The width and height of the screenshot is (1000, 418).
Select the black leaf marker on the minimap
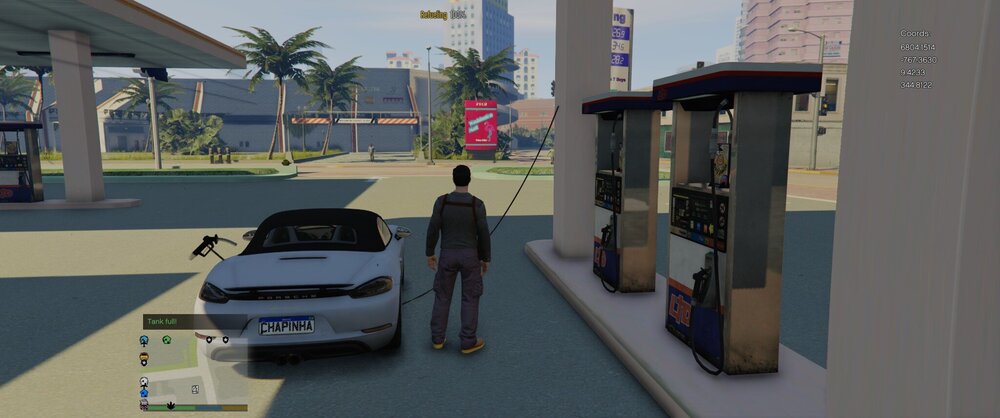tap(170, 405)
